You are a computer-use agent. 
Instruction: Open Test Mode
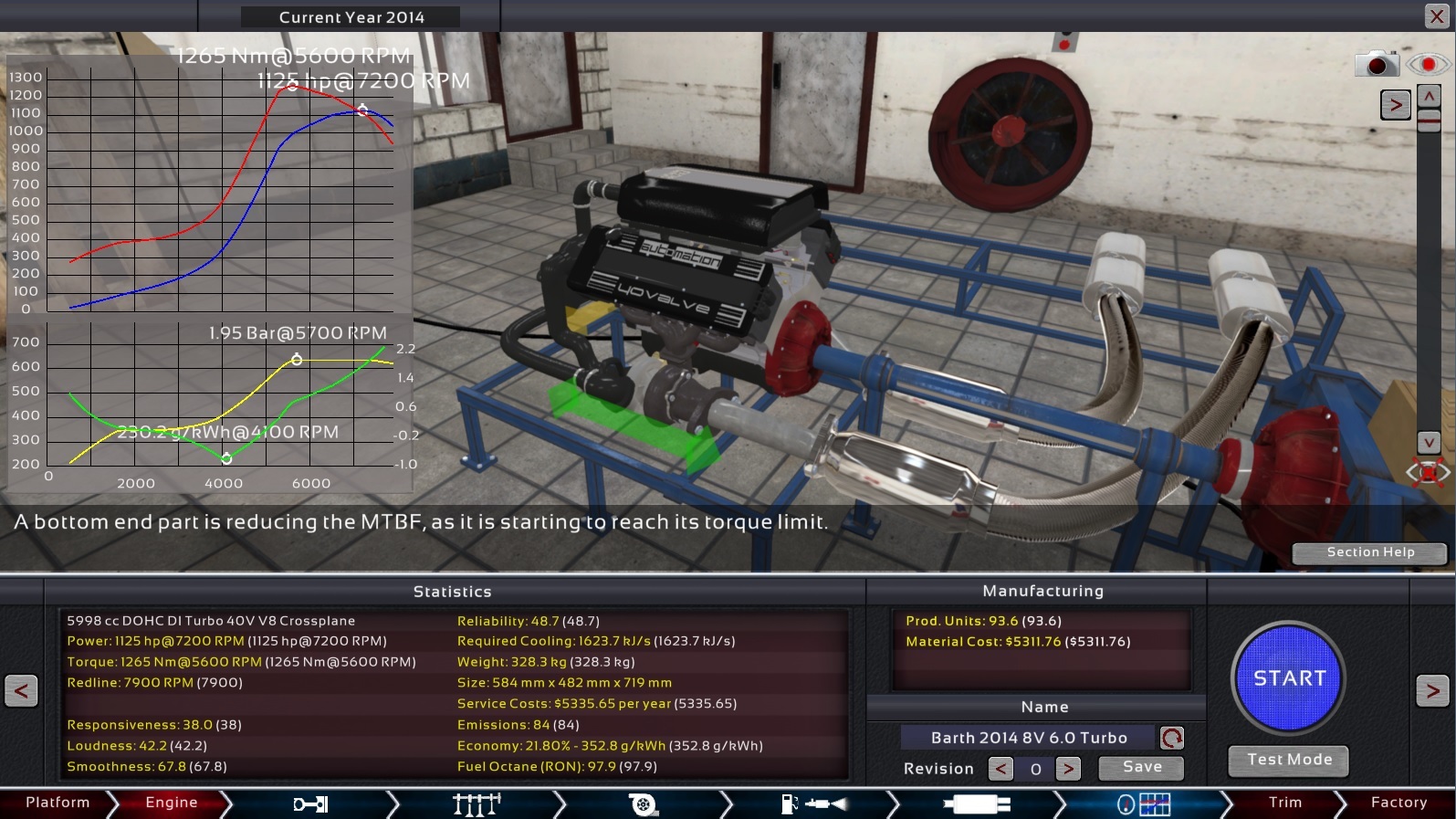[1288, 760]
